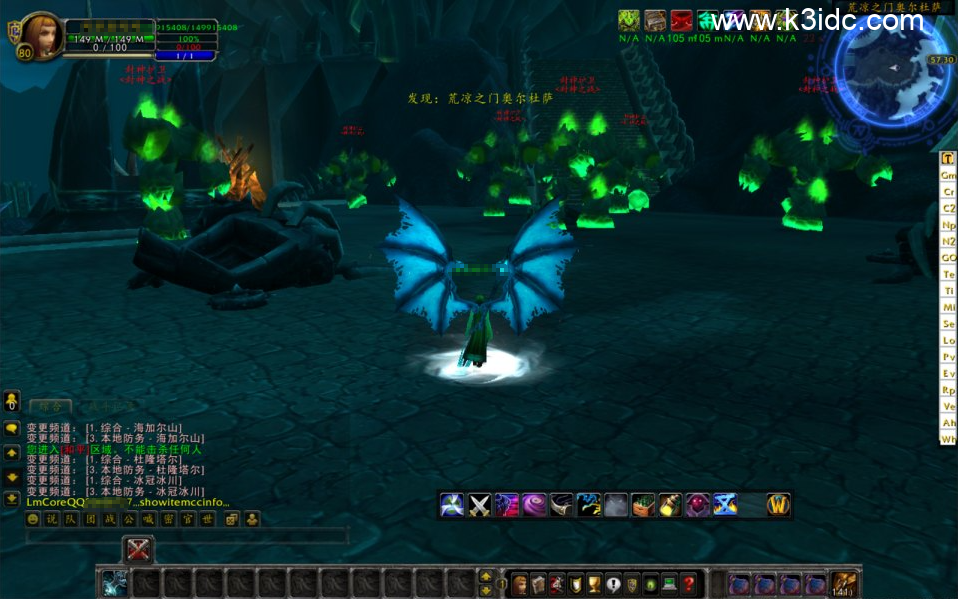Image resolution: width=958 pixels, height=599 pixels.
Task: Choose the Pv entry in side panel
Action: (x=949, y=356)
